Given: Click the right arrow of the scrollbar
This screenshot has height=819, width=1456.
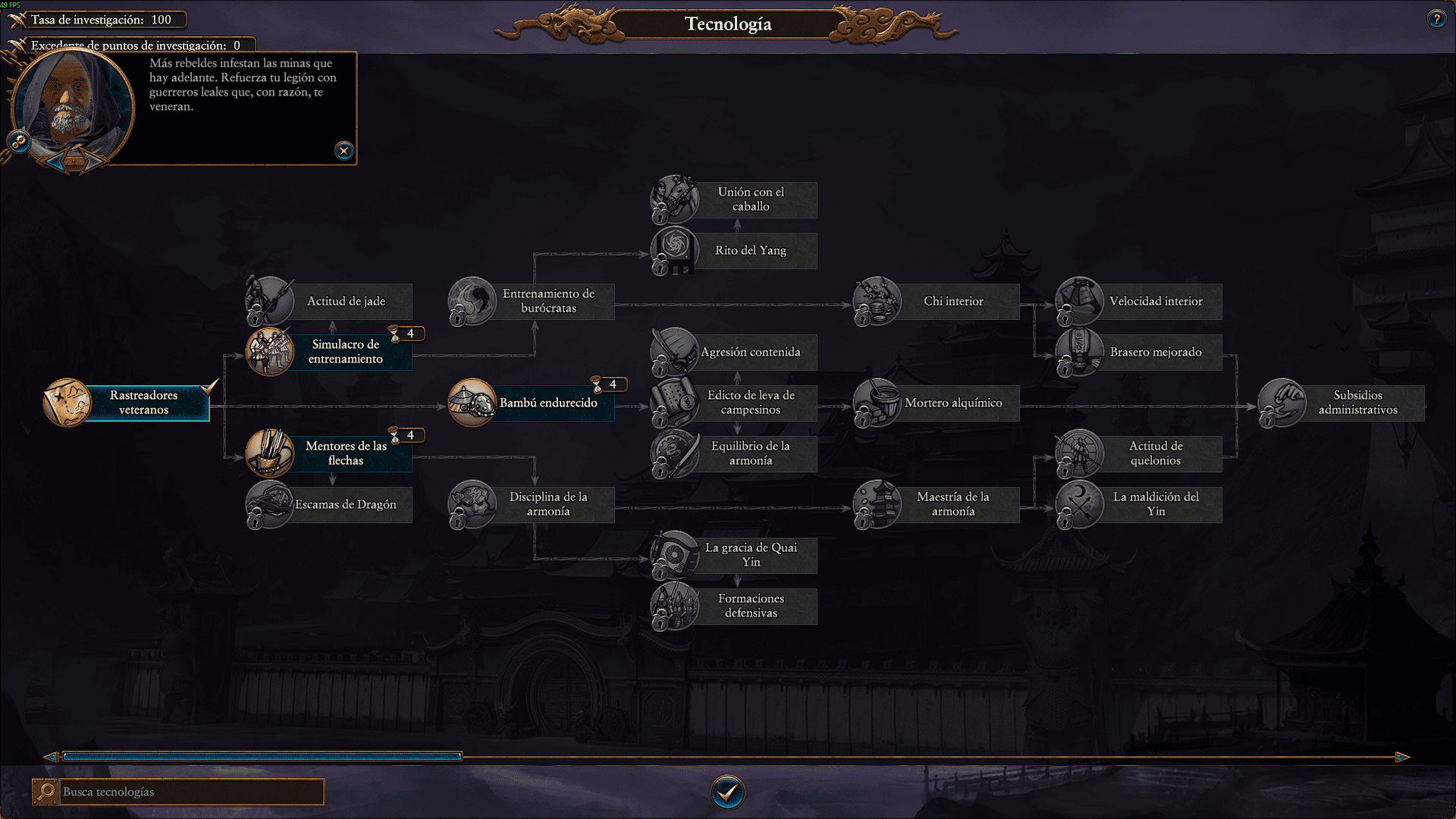Looking at the screenshot, I should (x=1402, y=757).
